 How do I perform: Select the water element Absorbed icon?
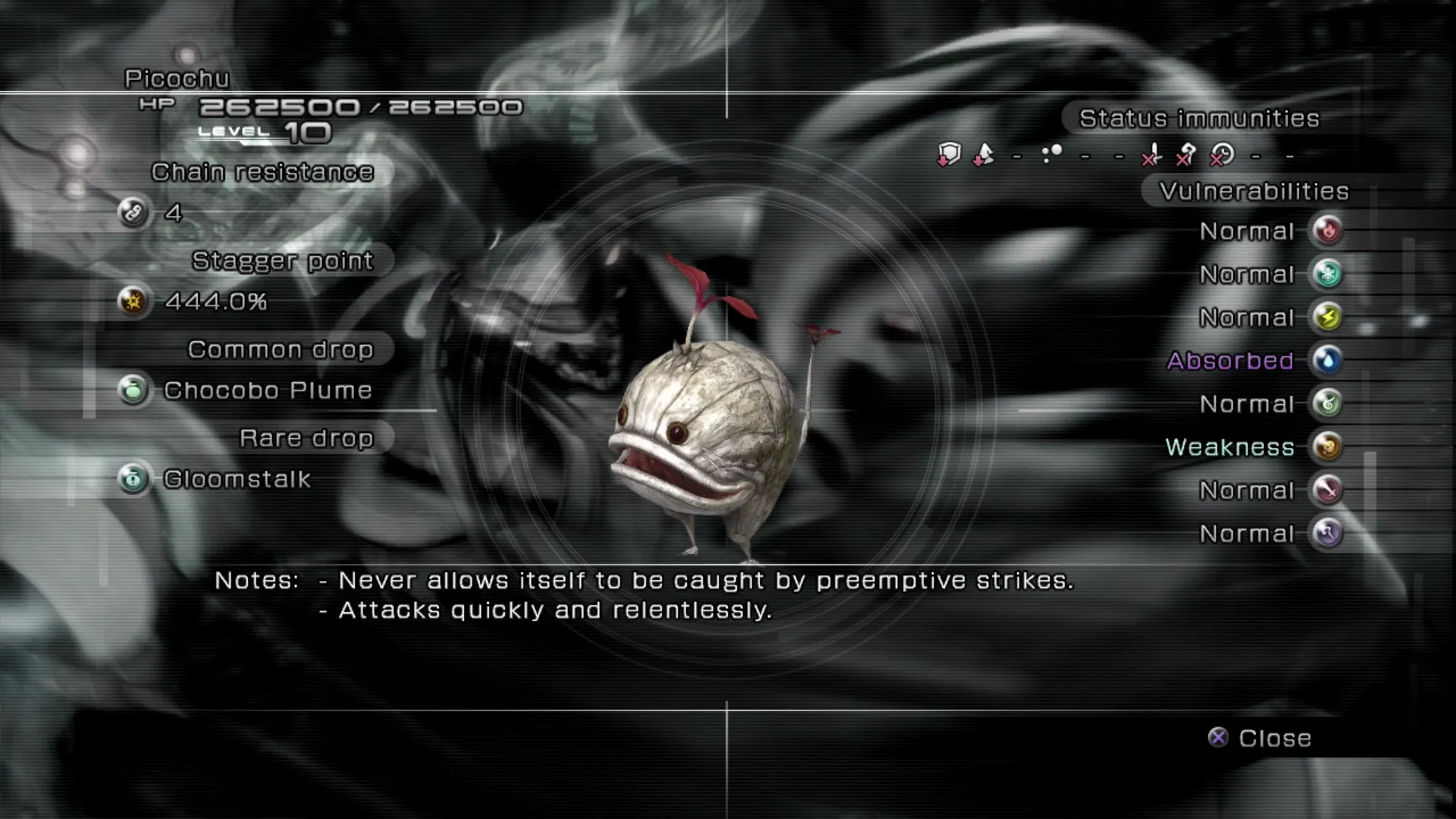coord(1327,360)
